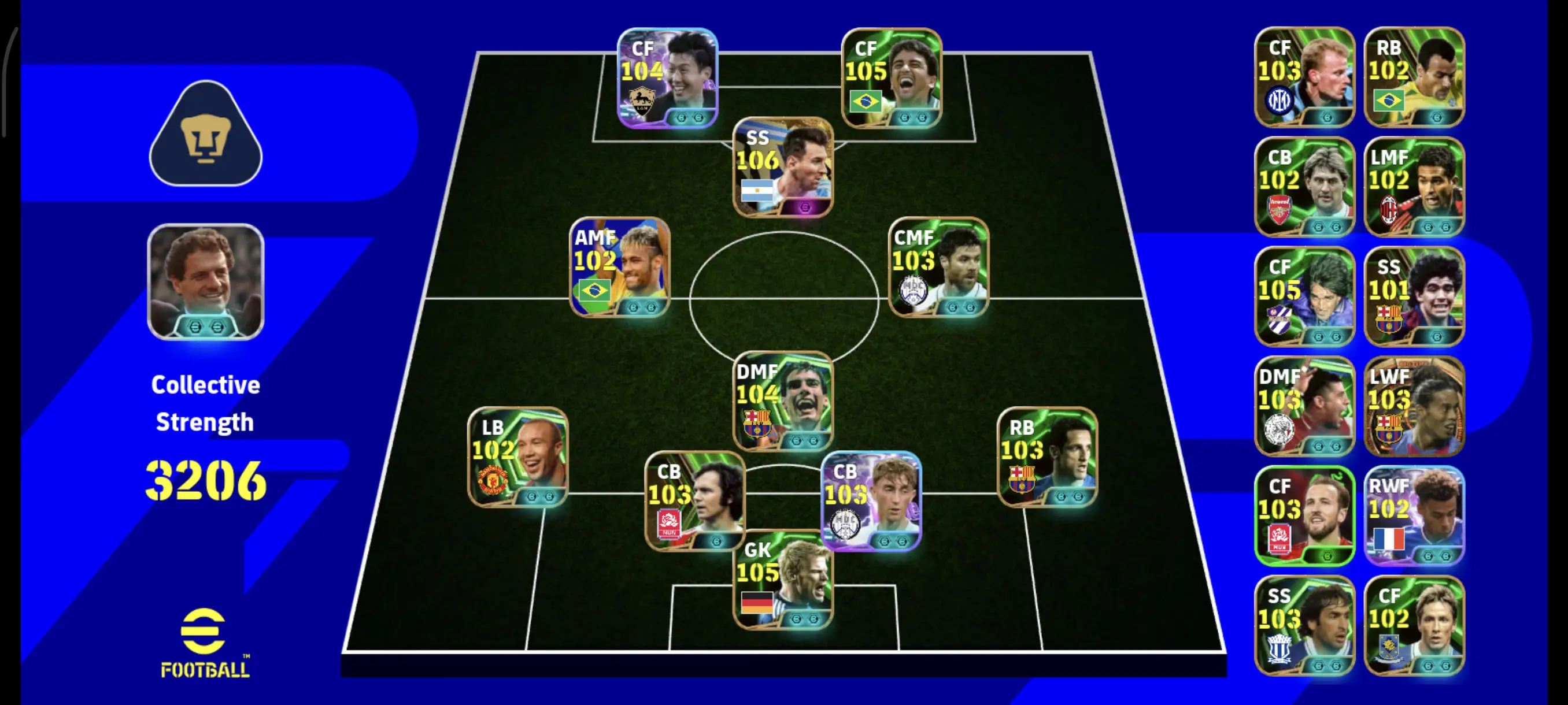Viewport: 1568px width, 705px height.
Task: Pick the substitute LMF 102 Milan card
Action: pos(1414,186)
